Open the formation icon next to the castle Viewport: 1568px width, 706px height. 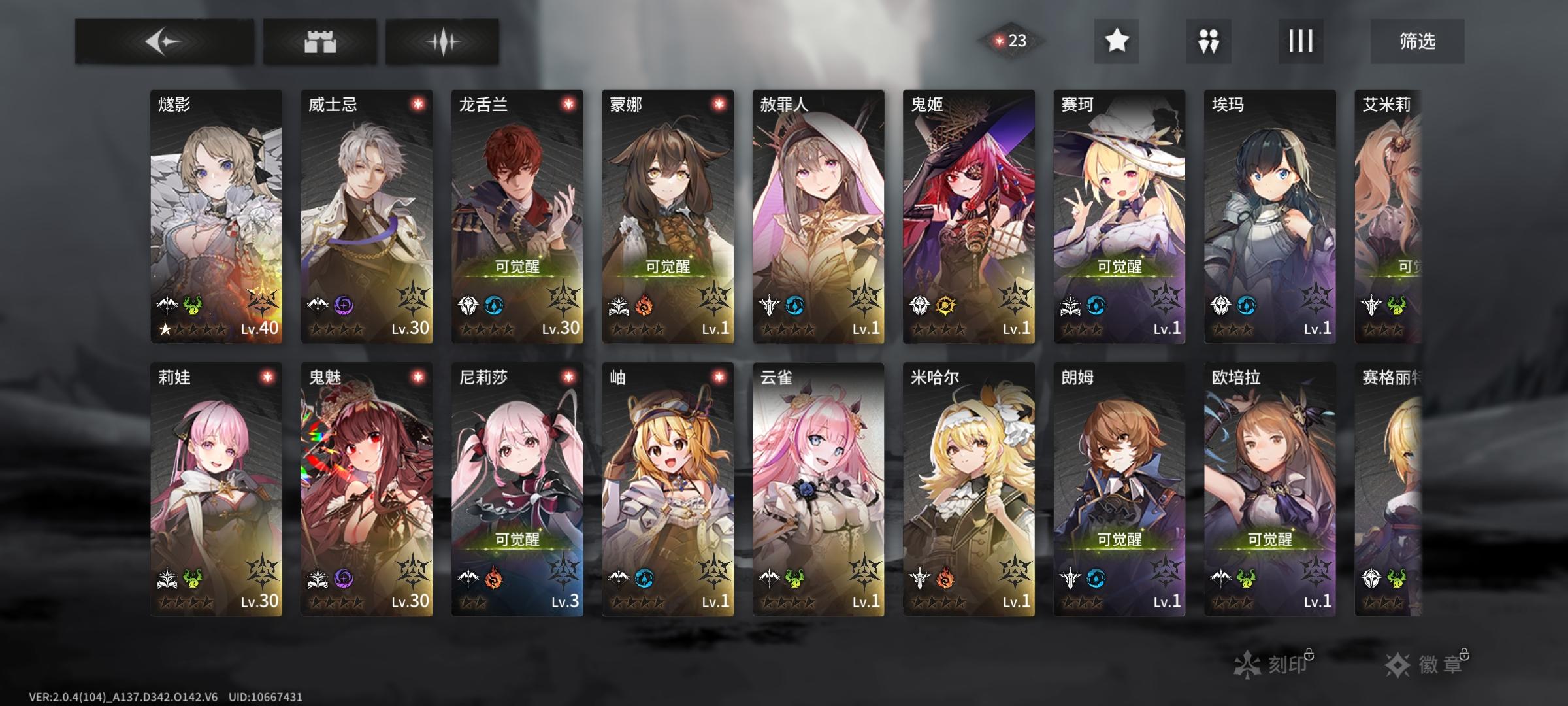(442, 41)
